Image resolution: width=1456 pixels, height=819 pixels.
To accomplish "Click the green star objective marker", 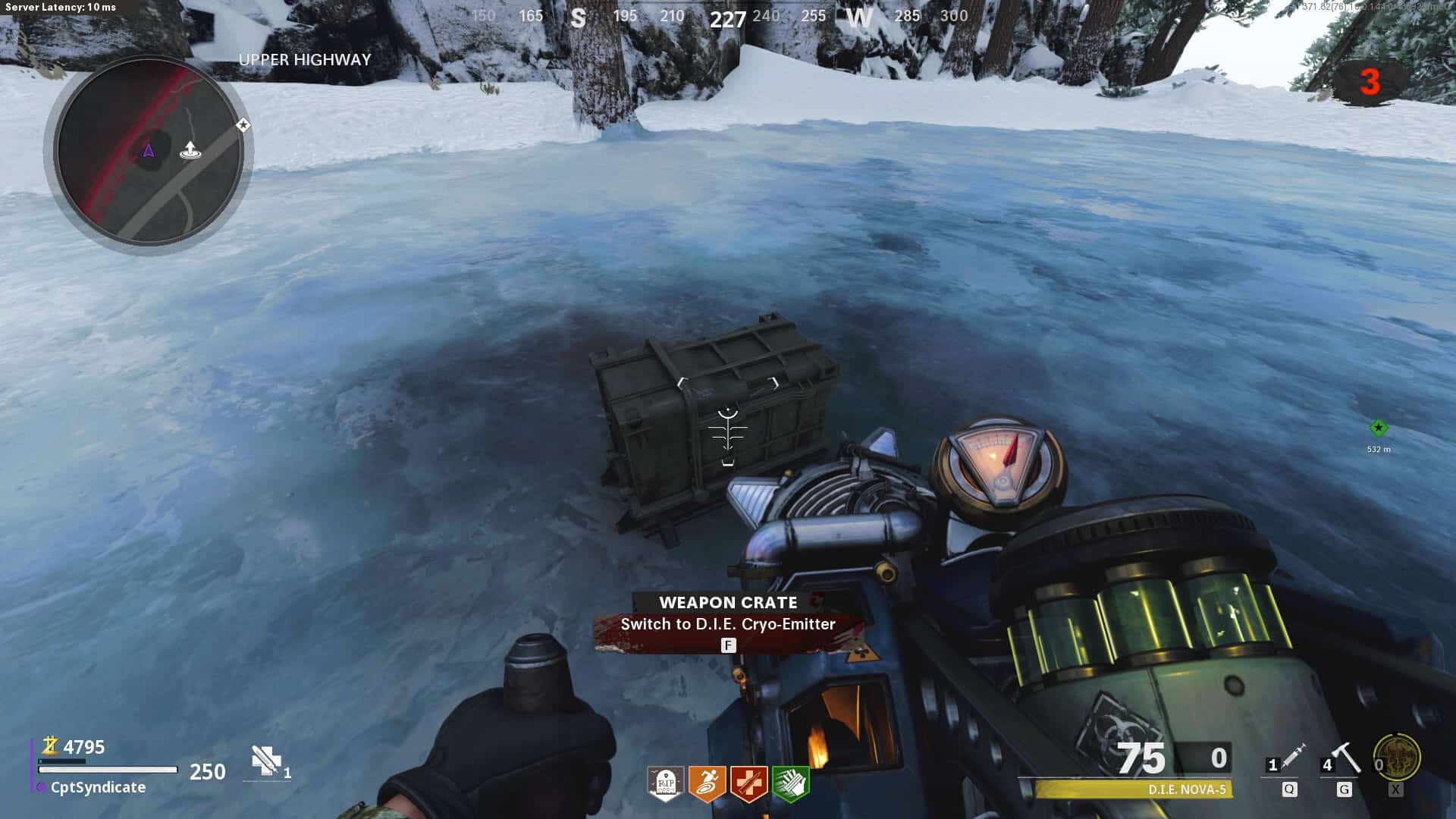I will pos(1378,428).
